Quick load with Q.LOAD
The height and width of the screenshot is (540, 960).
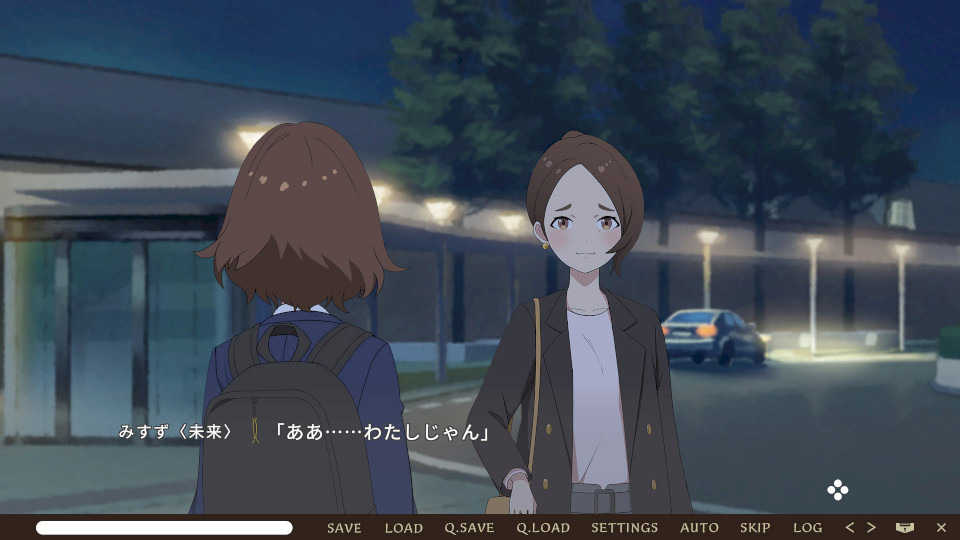point(543,528)
